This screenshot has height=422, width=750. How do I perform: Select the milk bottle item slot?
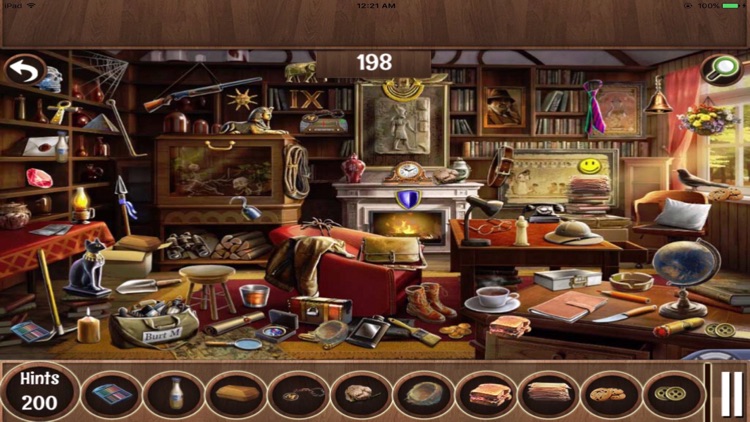(x=175, y=393)
